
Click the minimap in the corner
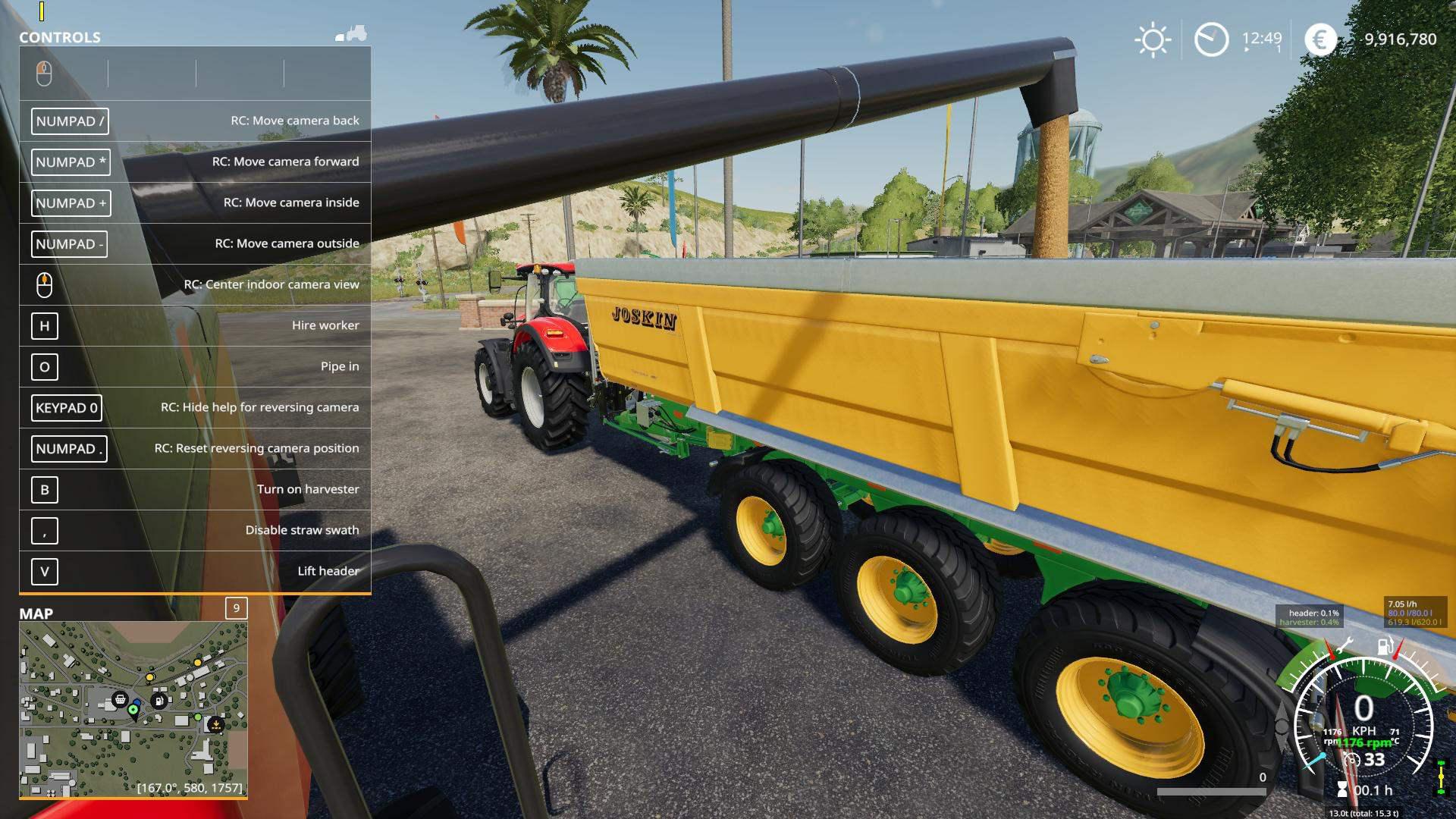tap(133, 709)
